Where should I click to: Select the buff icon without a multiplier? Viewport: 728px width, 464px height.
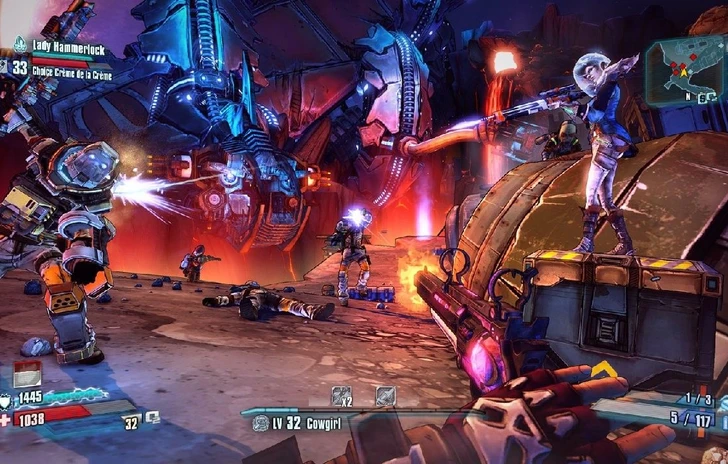(385, 396)
